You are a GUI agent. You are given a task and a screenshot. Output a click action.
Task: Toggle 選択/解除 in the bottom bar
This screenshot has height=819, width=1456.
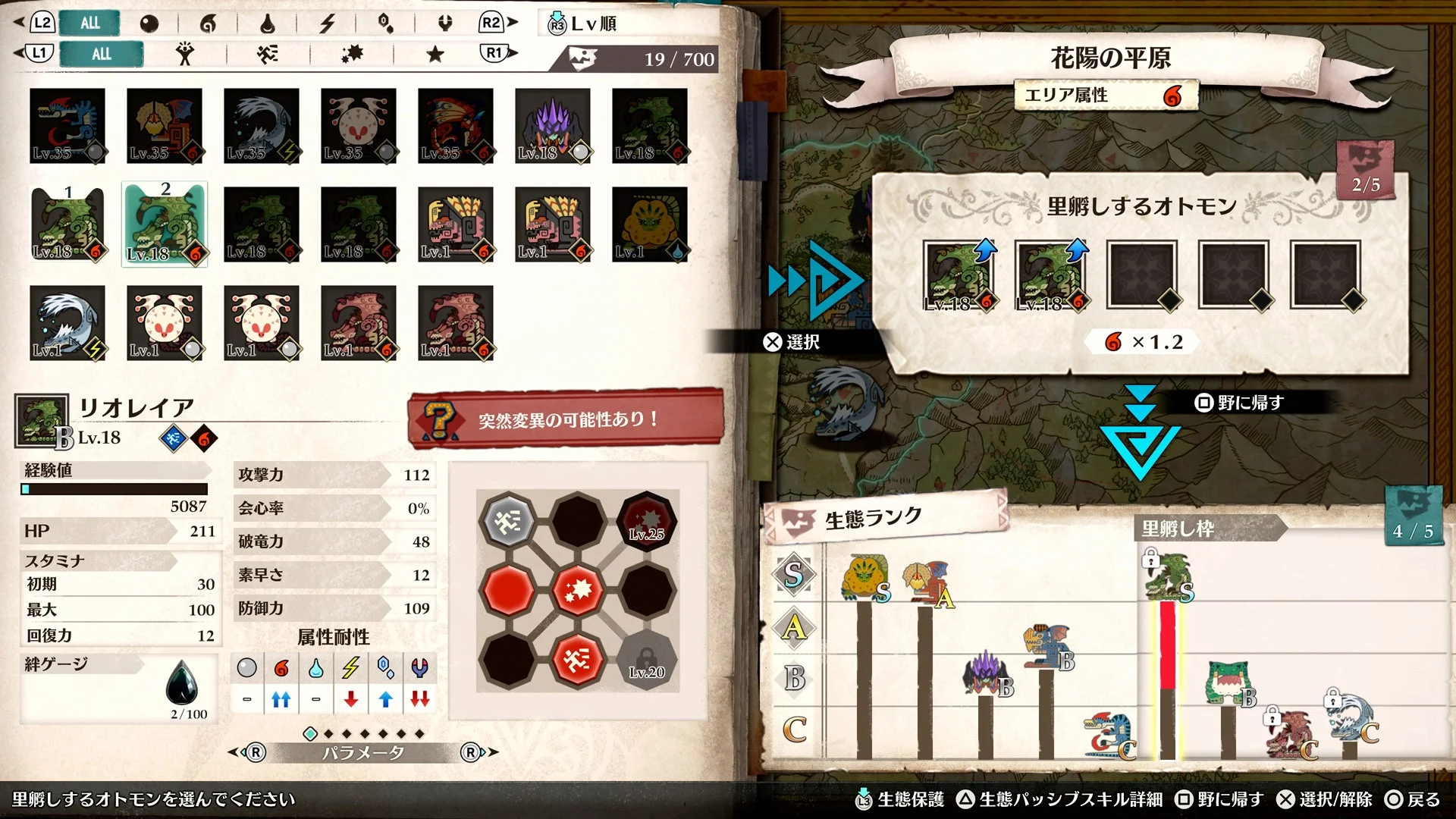pos(1326,799)
